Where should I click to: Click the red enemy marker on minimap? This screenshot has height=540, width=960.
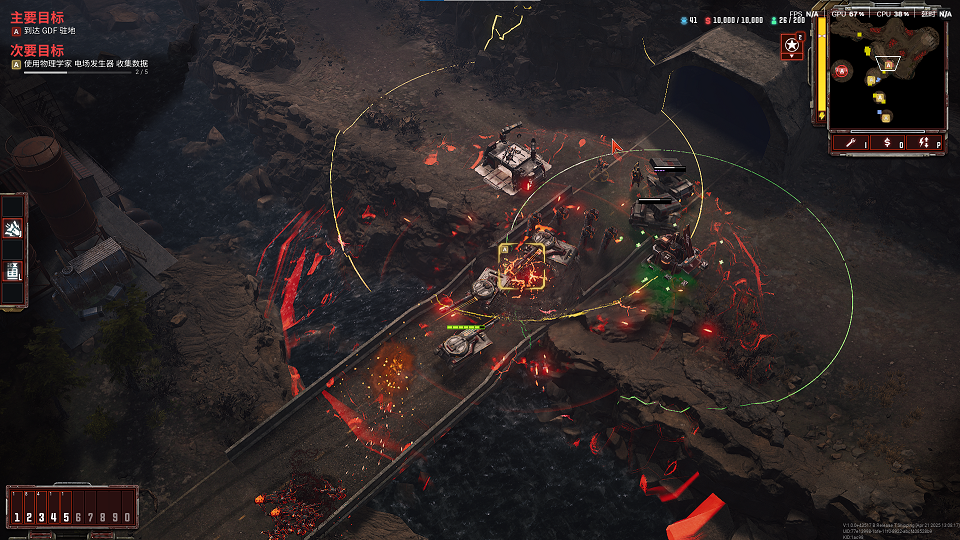[x=842, y=70]
